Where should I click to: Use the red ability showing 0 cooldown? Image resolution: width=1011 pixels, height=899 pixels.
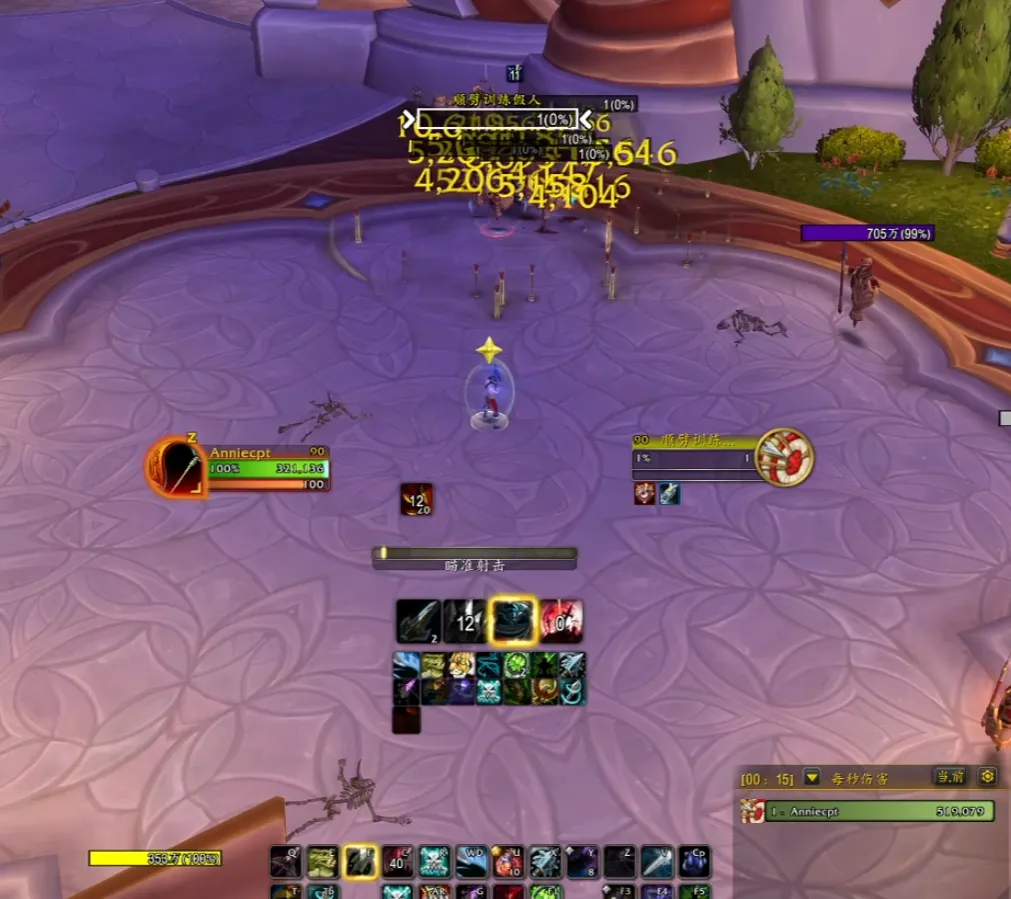pyautogui.click(x=562, y=621)
